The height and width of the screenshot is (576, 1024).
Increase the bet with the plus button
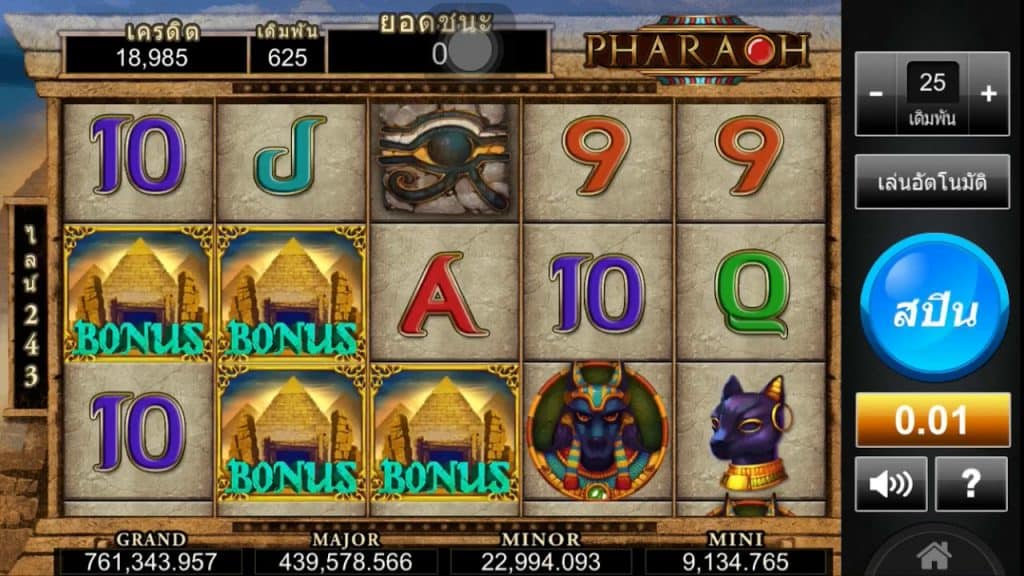click(989, 94)
